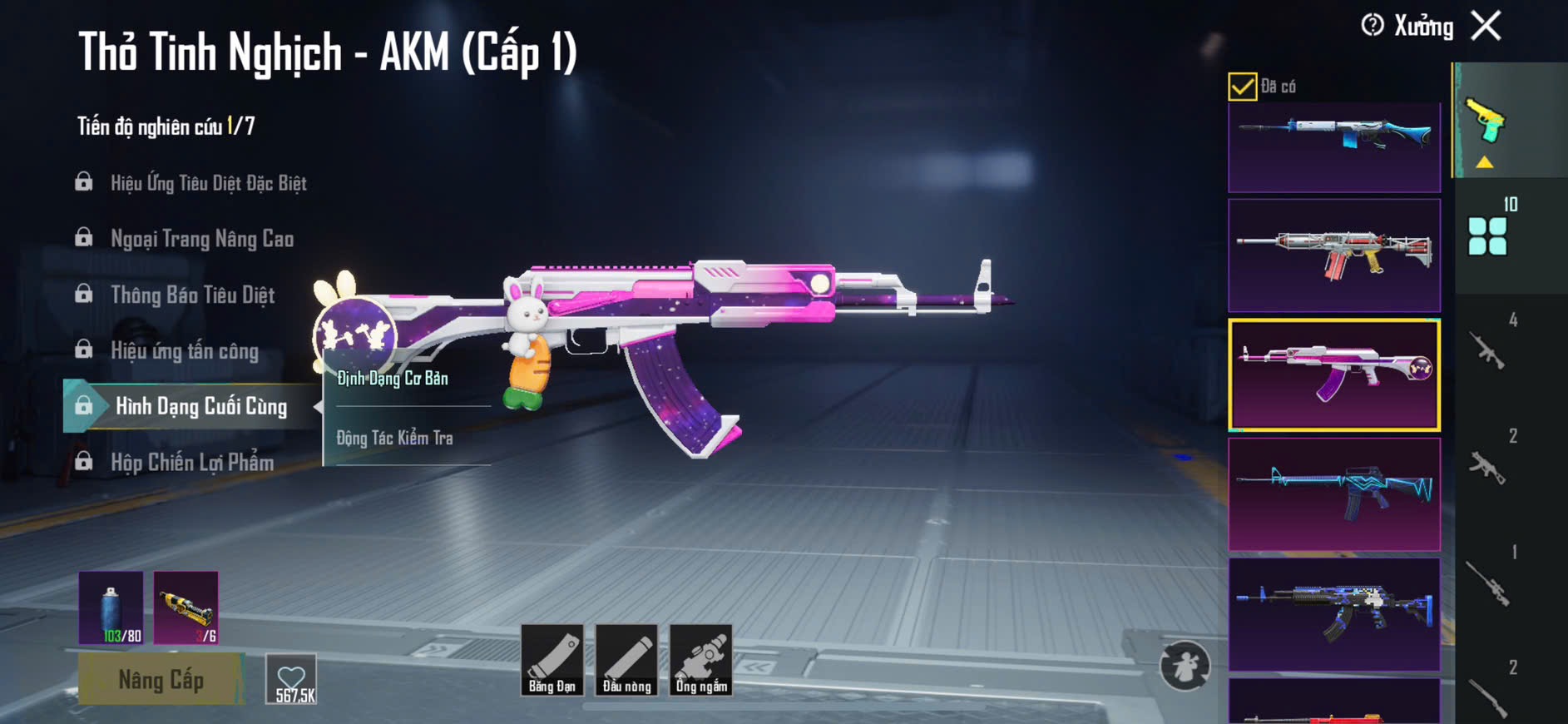The image size is (1568, 724).
Task: Open Hộp Chiến Lợi Phẩm entry
Action: (192, 463)
